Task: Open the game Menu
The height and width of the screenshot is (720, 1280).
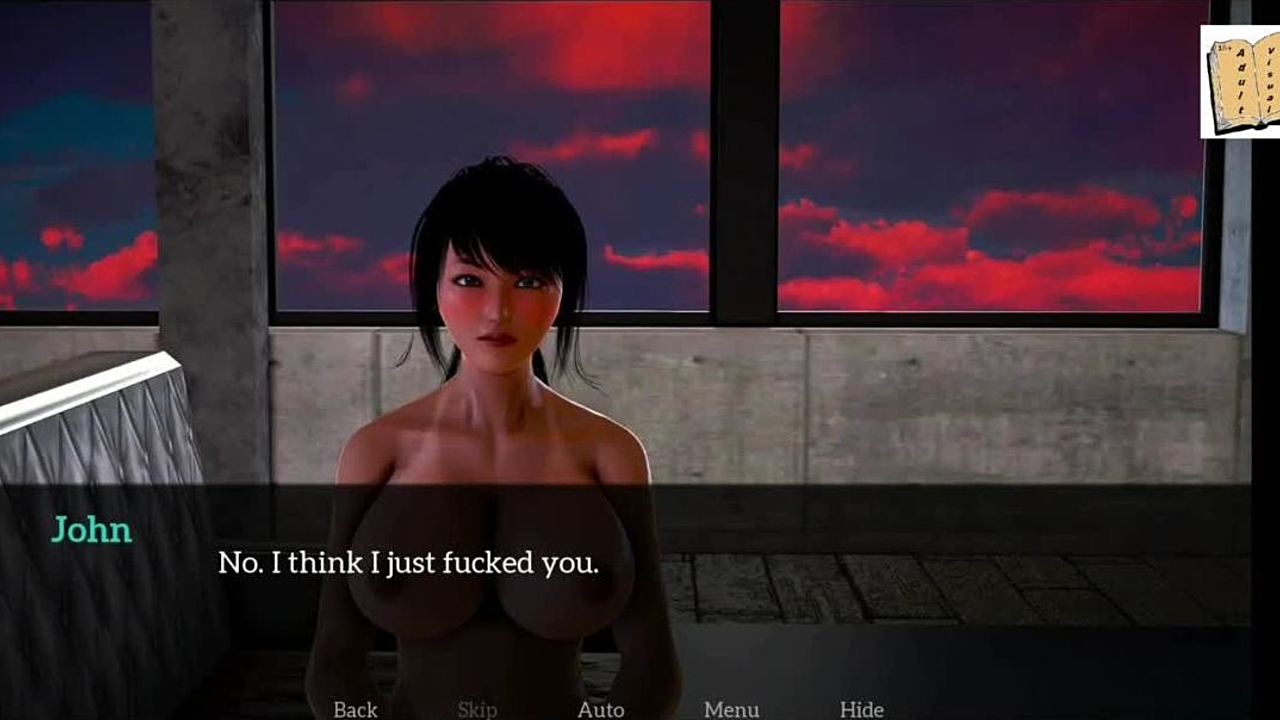Action: pyautogui.click(x=731, y=709)
